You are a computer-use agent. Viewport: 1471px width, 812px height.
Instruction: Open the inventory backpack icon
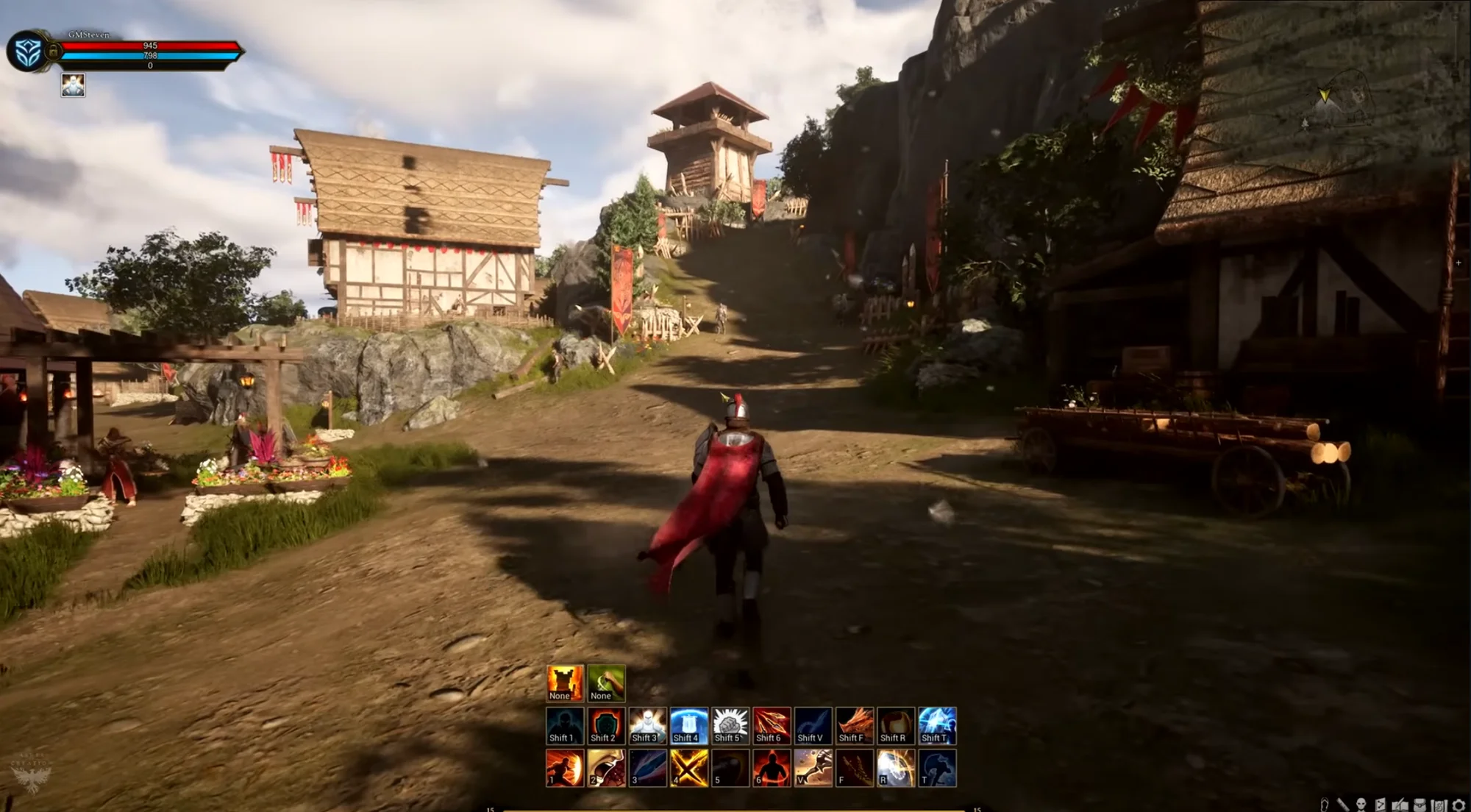click(x=1420, y=805)
